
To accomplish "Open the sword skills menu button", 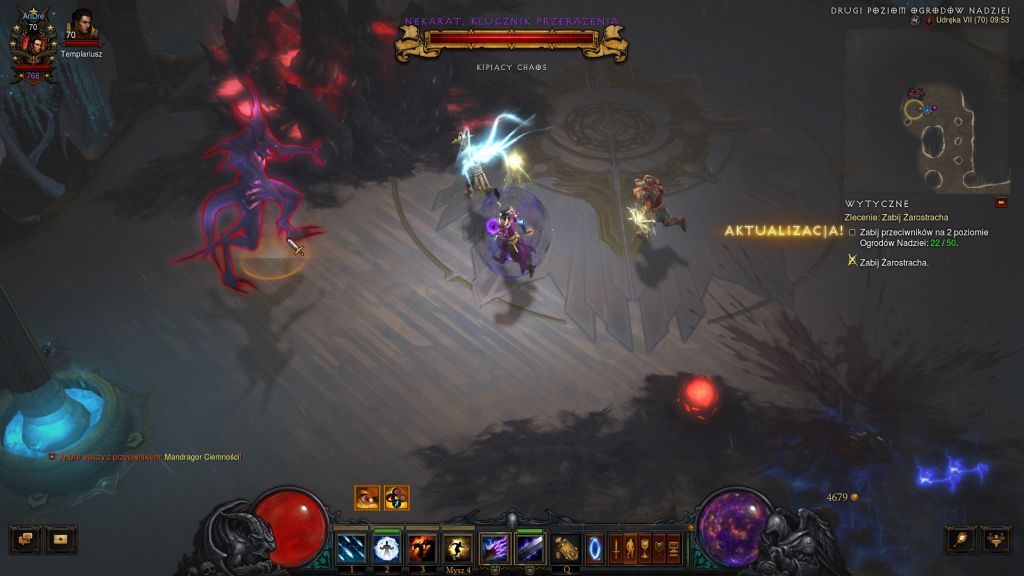I will (615, 548).
